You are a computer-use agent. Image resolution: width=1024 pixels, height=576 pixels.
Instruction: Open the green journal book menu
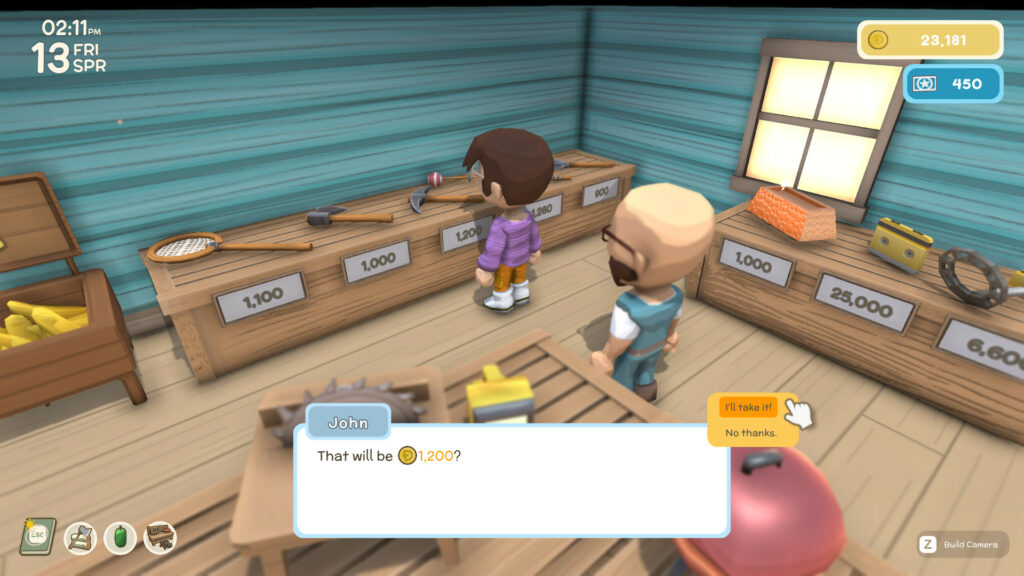pos(37,536)
